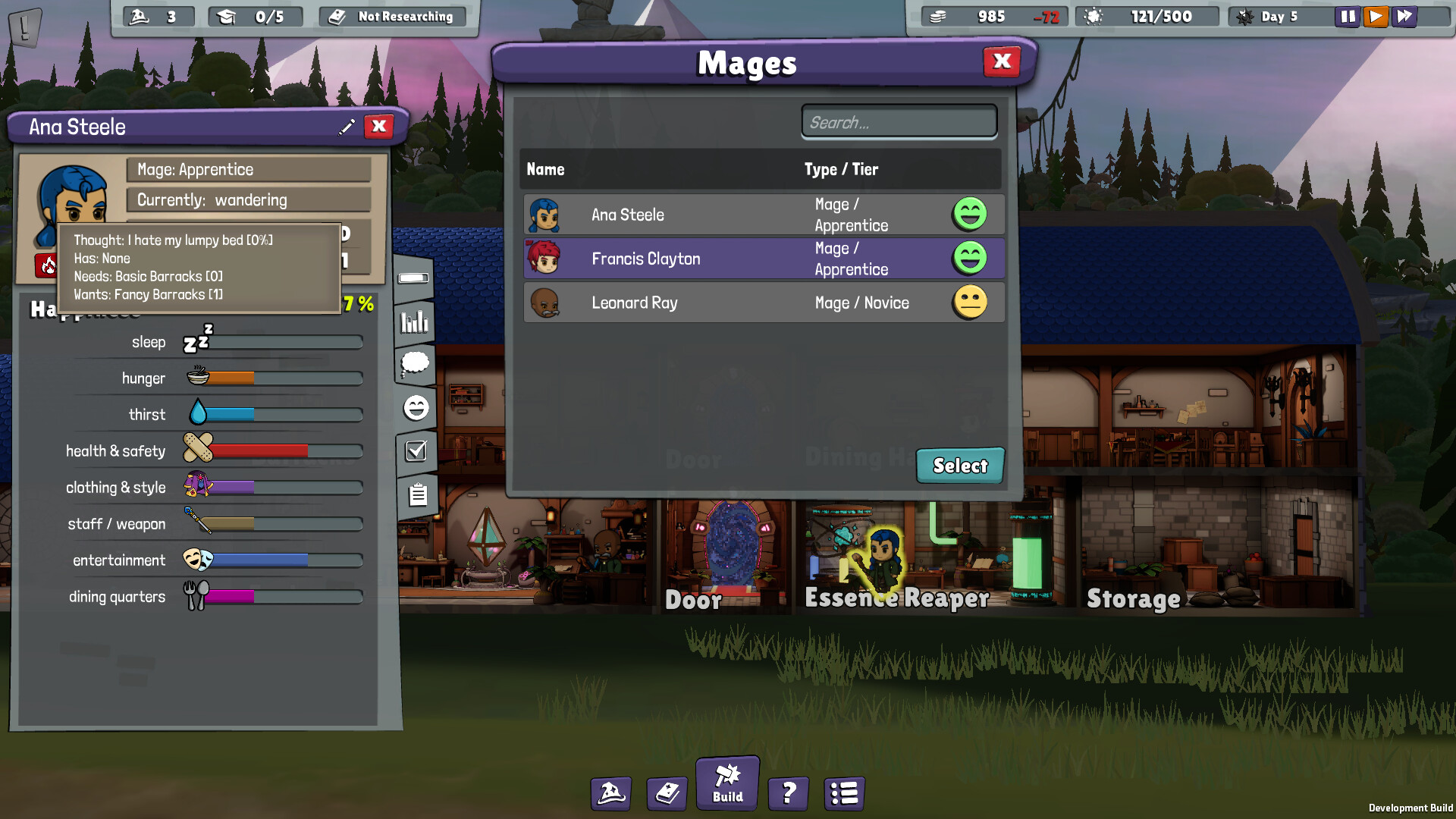Select the highlighted play speed button
This screenshot has width=1456, height=819.
[1376, 16]
